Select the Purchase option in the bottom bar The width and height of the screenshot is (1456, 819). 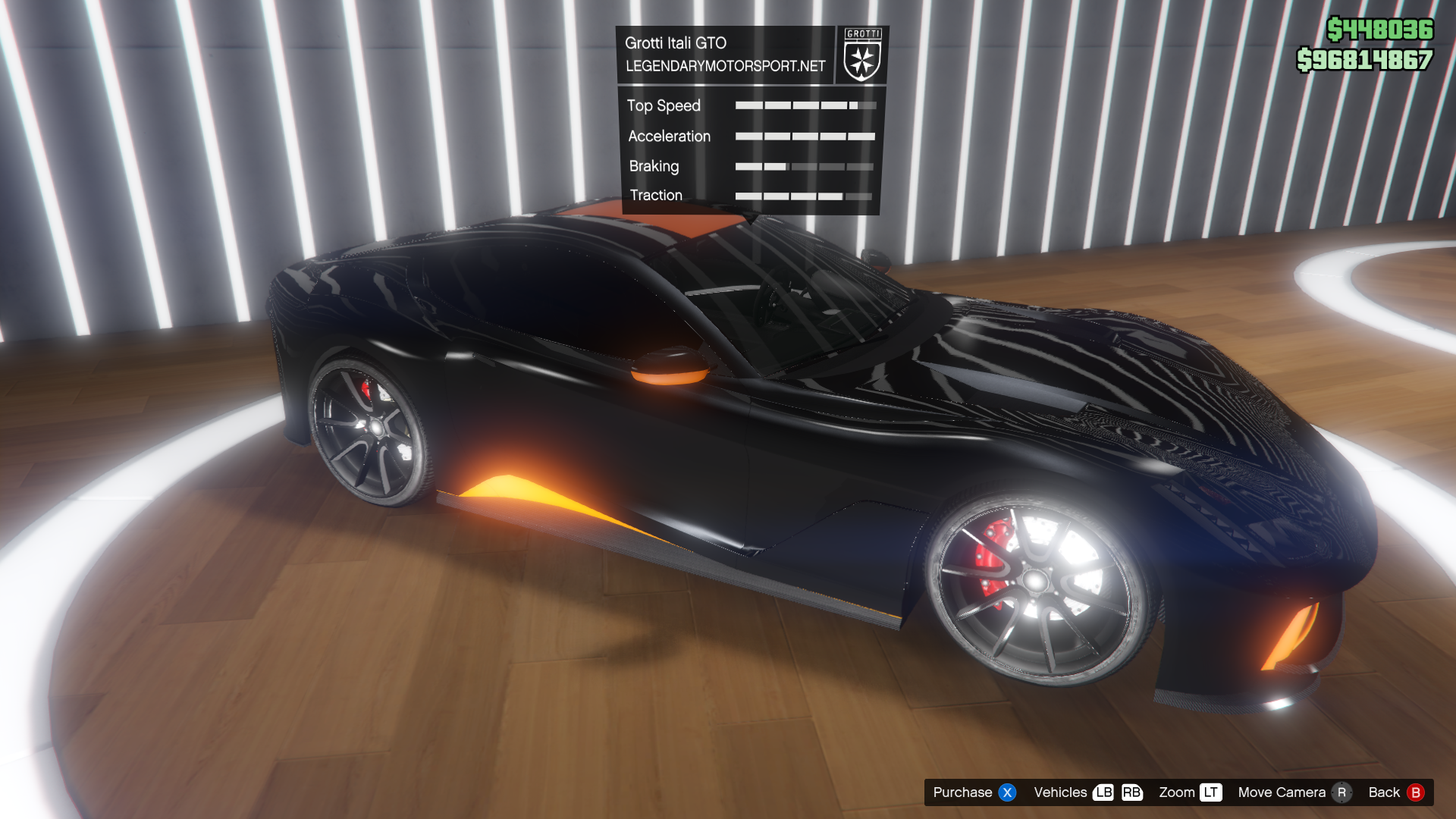point(962,792)
